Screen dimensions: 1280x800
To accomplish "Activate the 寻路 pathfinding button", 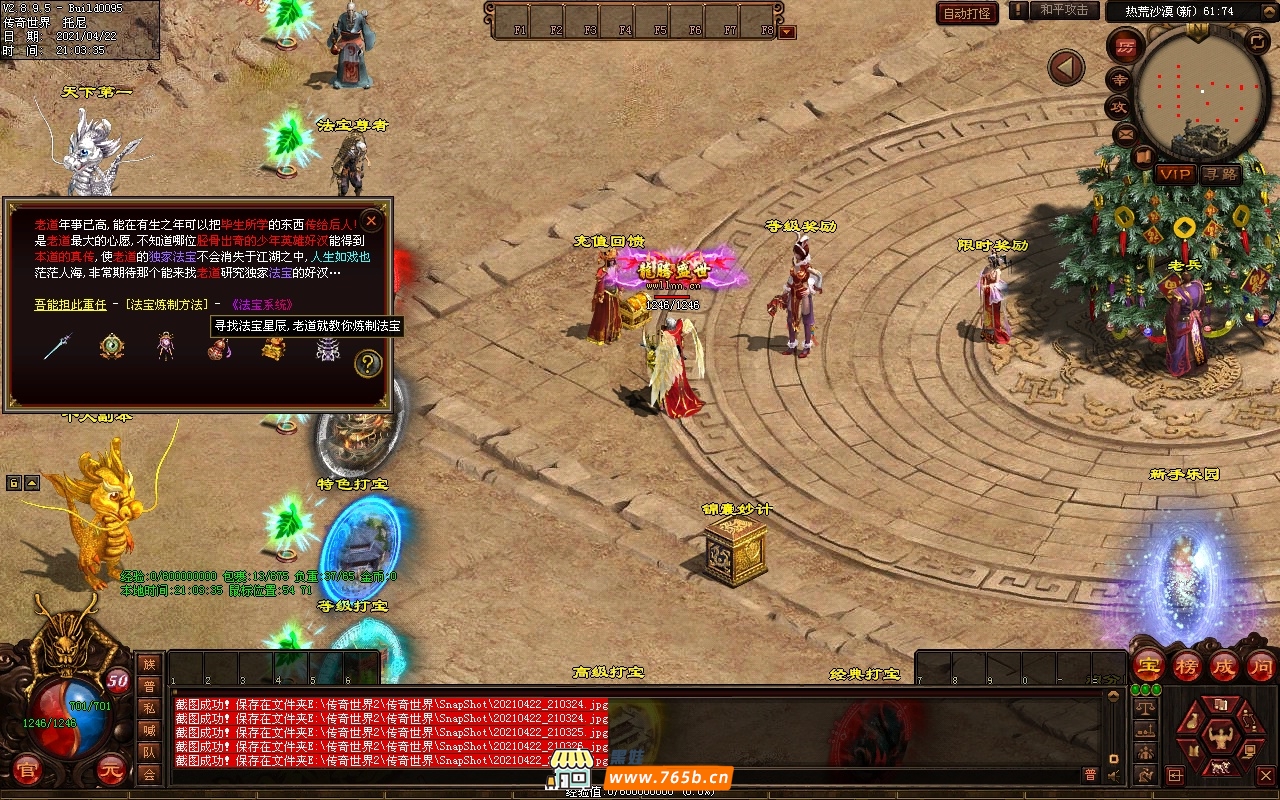I will [1220, 174].
